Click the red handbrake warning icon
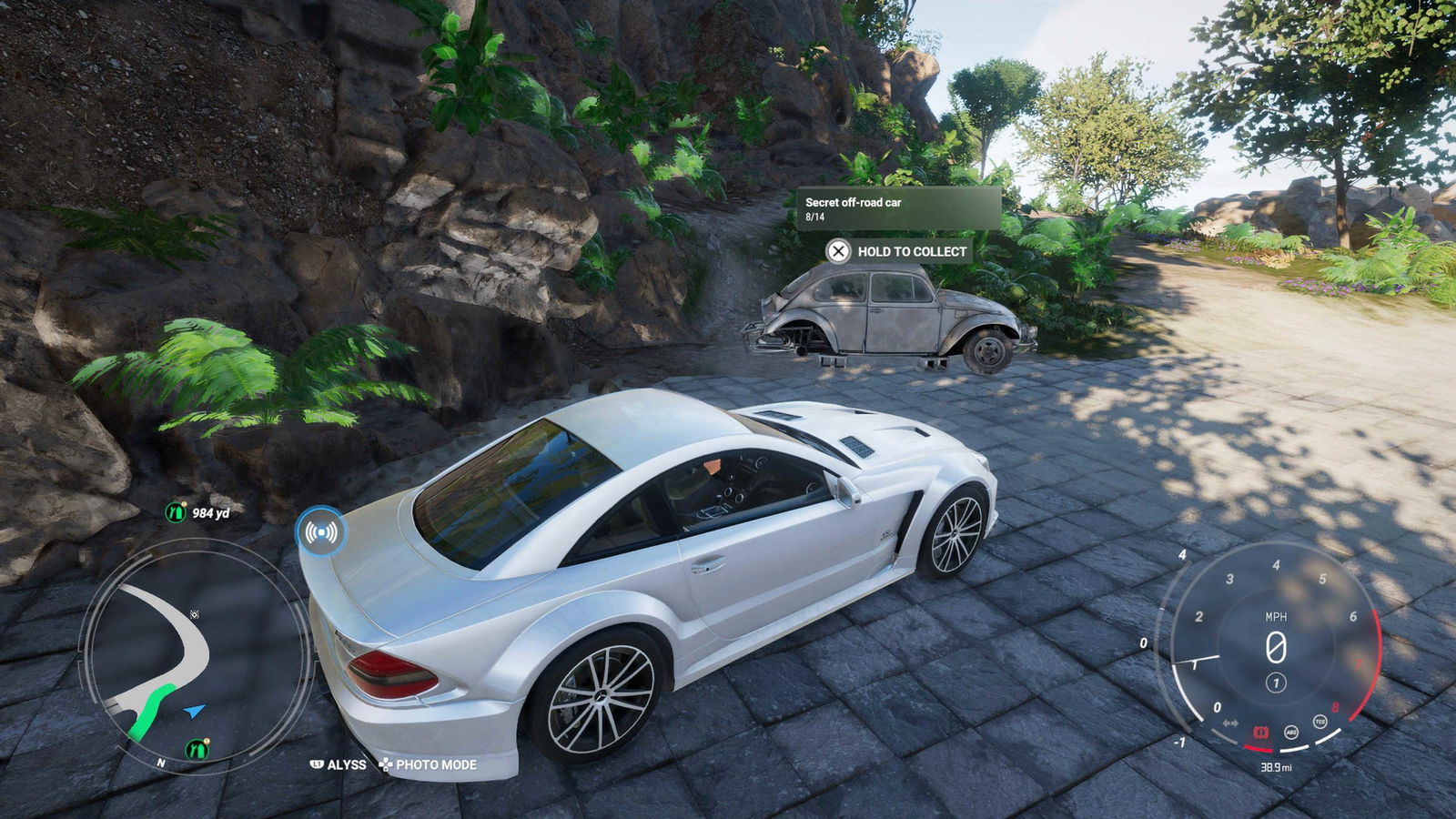Screen dimensions: 1456x819 [x=1260, y=732]
